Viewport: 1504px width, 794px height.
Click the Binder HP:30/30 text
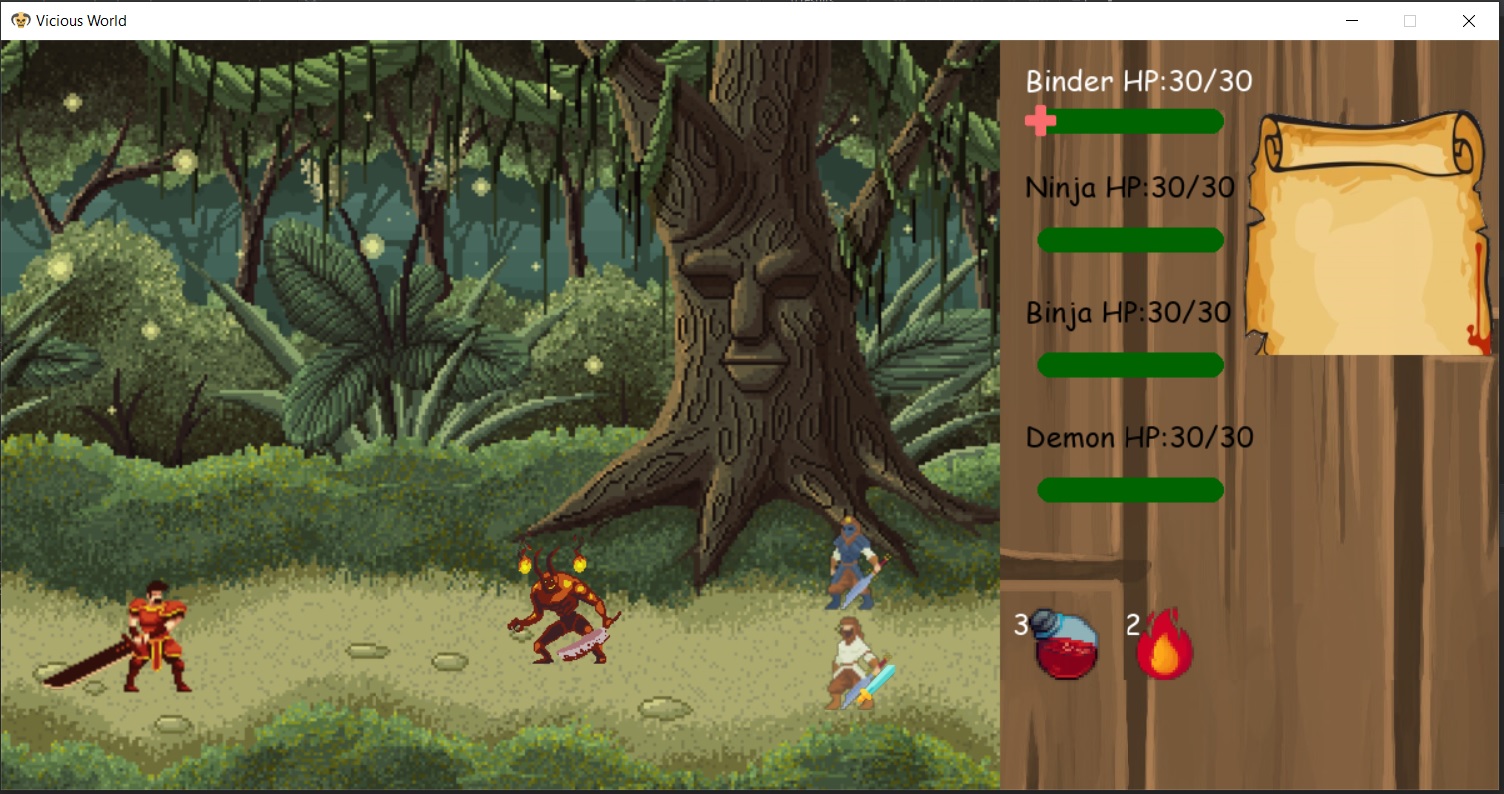click(1137, 81)
